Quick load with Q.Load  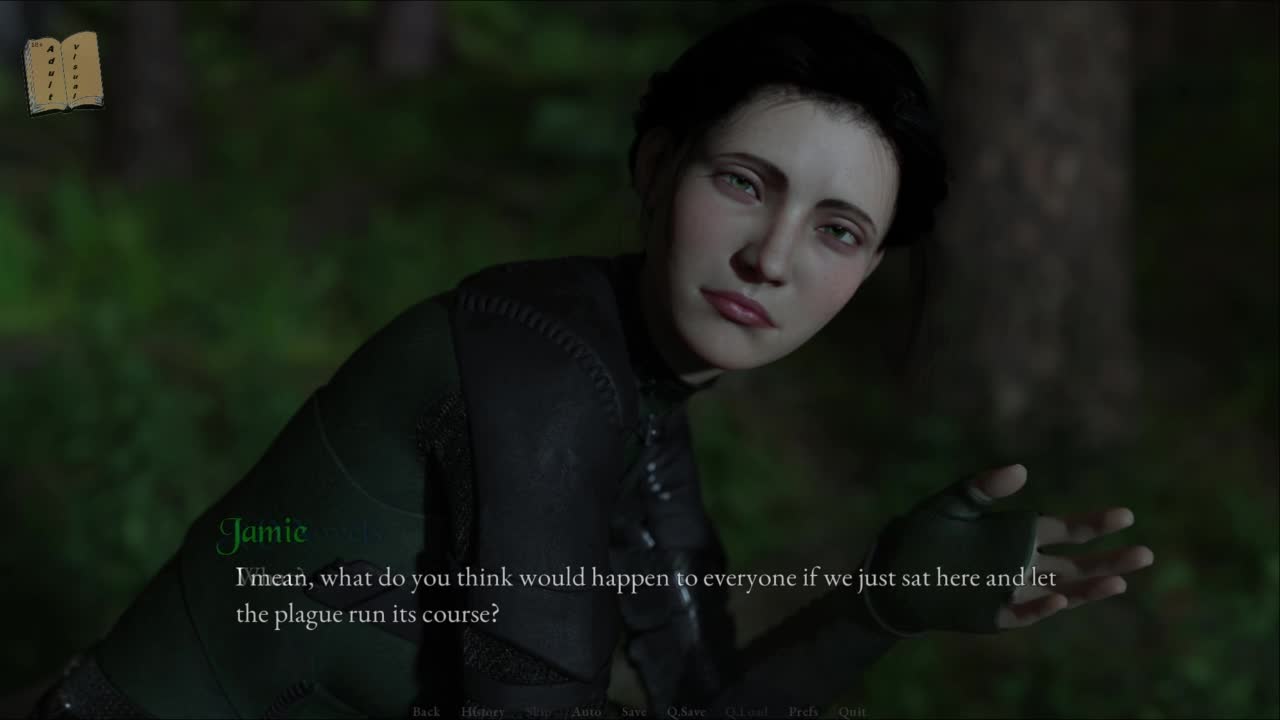[x=746, y=711]
